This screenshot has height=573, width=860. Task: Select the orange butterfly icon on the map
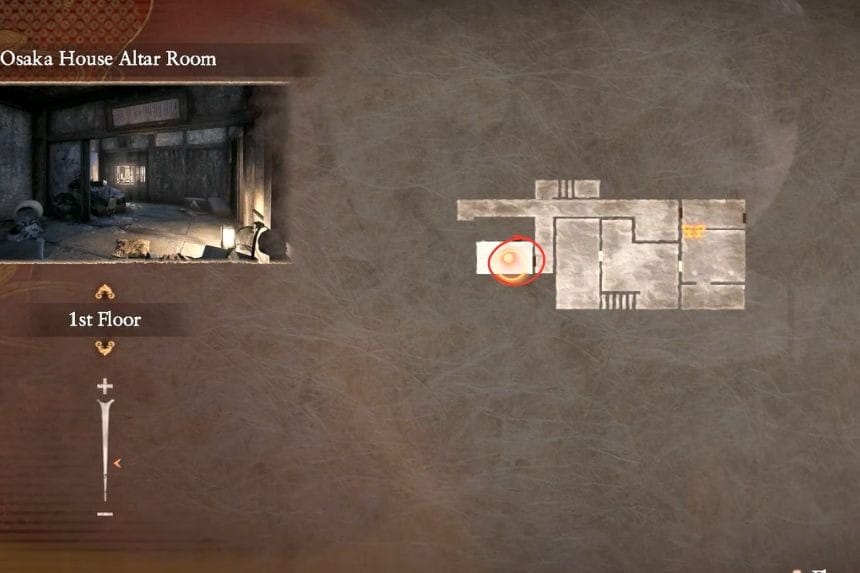pos(695,232)
